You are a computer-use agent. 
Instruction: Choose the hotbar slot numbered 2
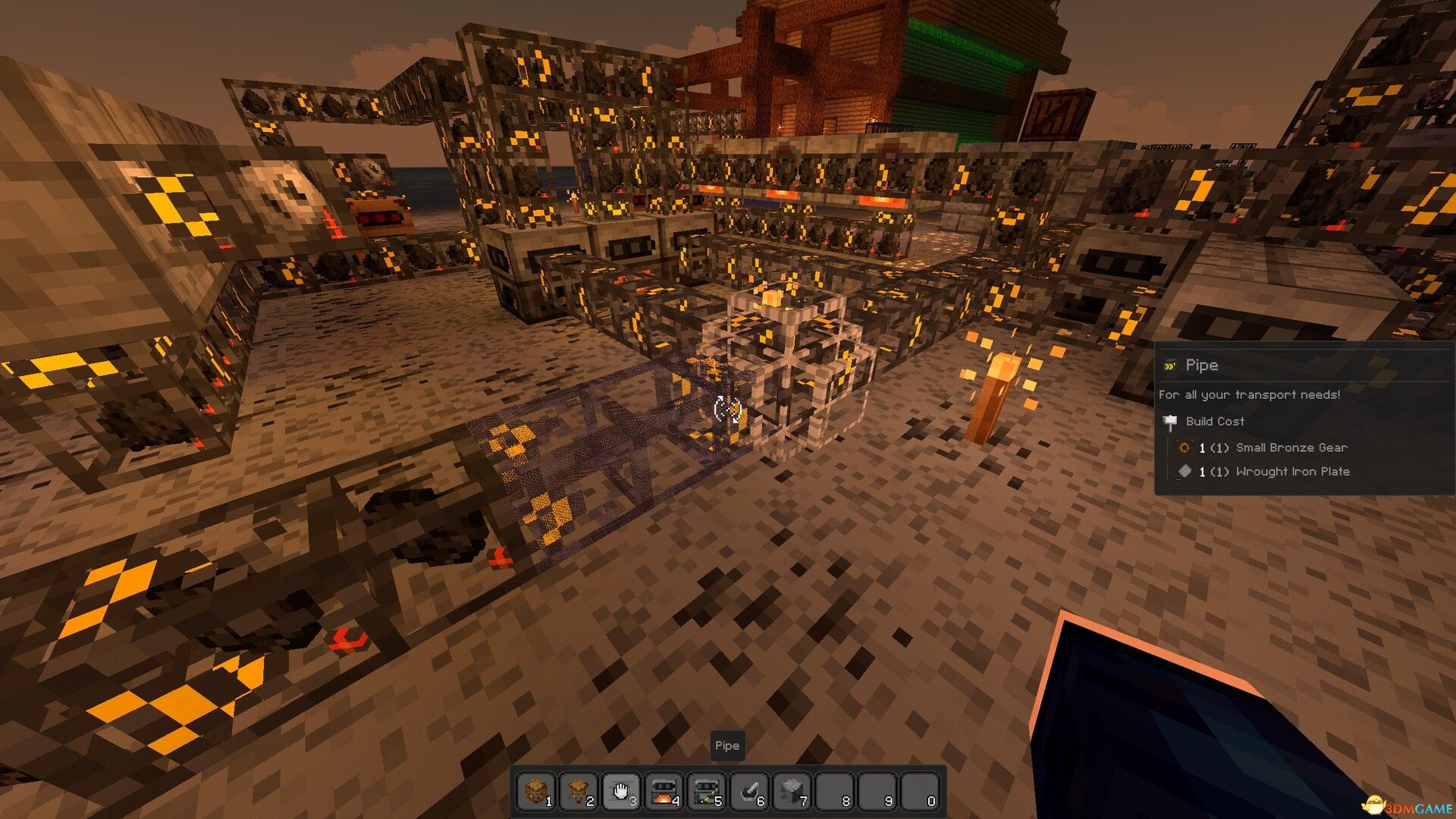point(579,792)
